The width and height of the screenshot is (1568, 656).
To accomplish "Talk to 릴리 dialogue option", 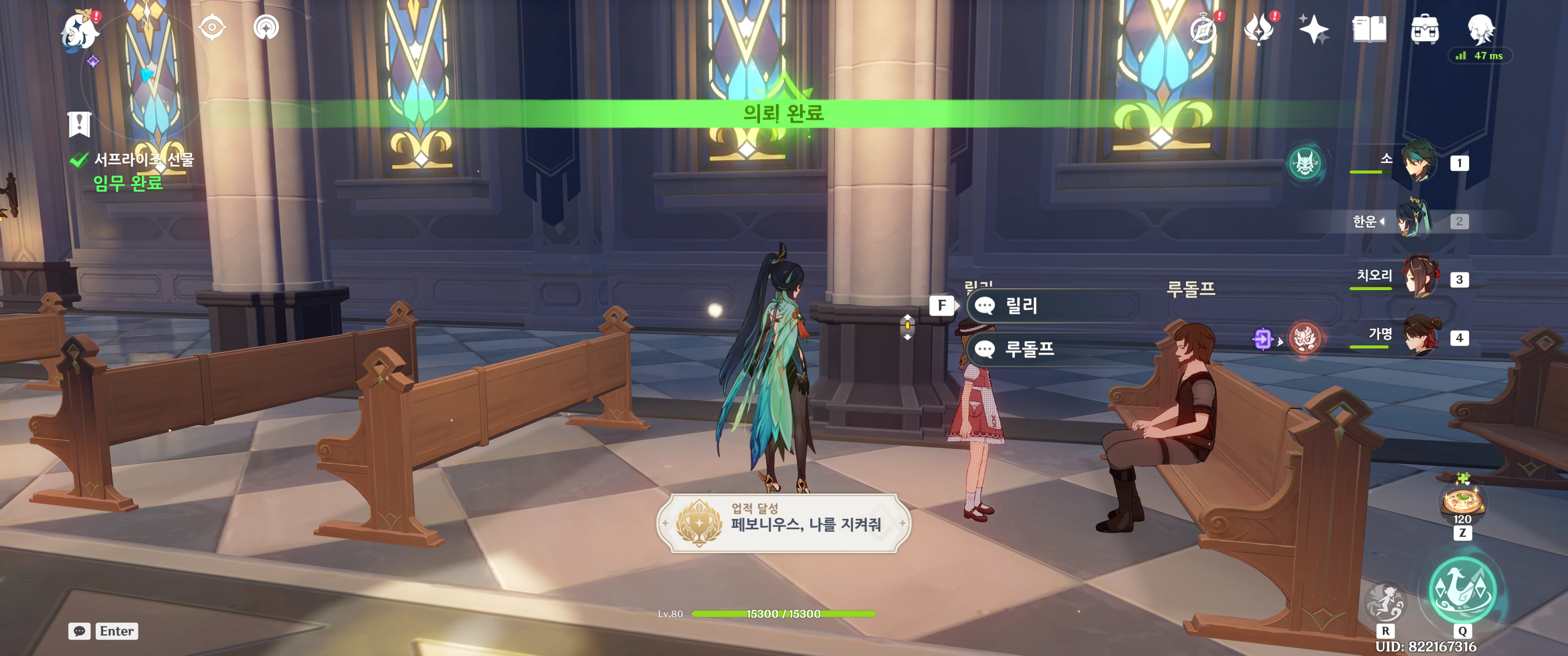I will point(1052,306).
